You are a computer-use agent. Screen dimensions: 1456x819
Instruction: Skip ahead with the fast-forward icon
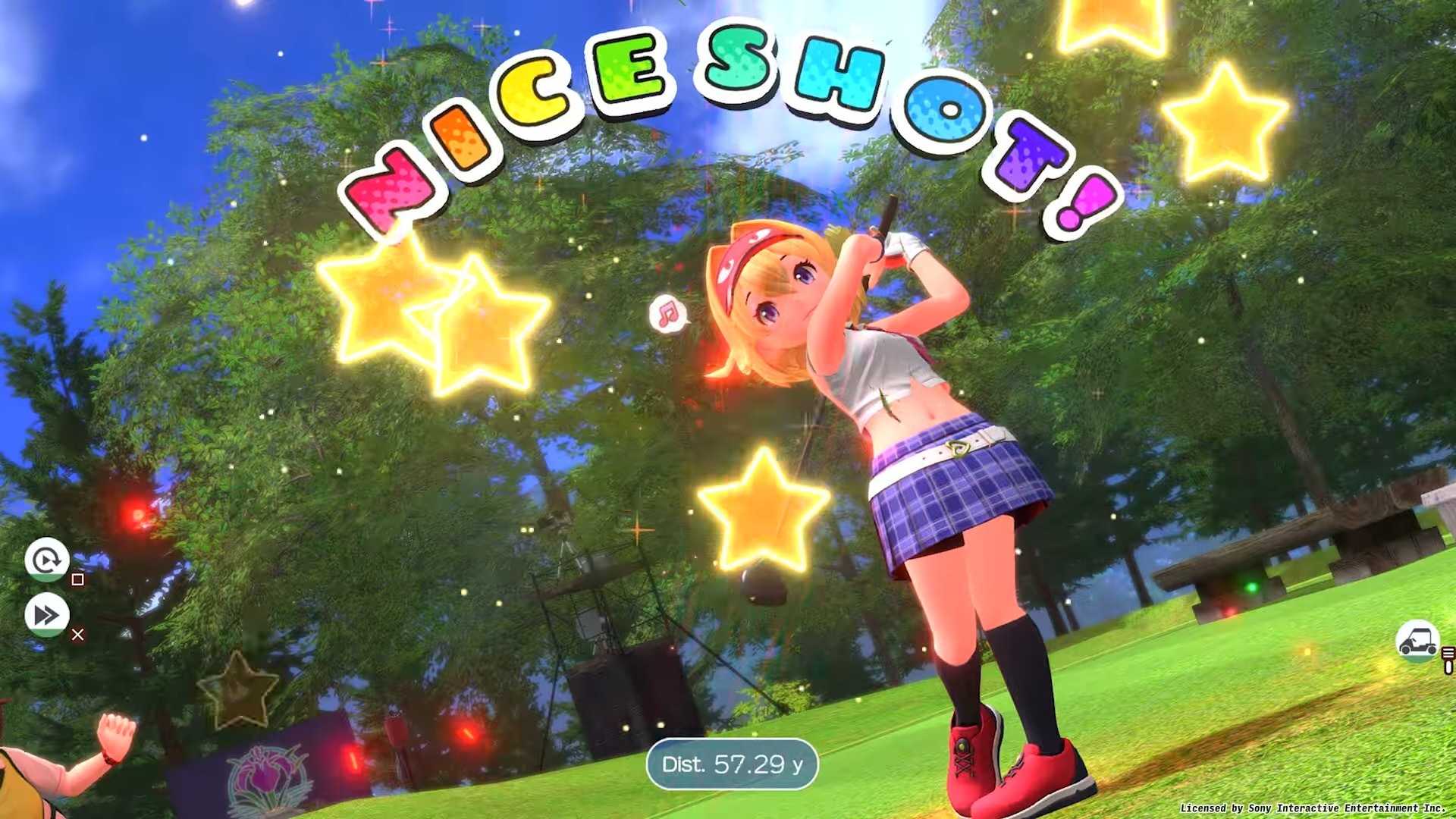(x=47, y=615)
